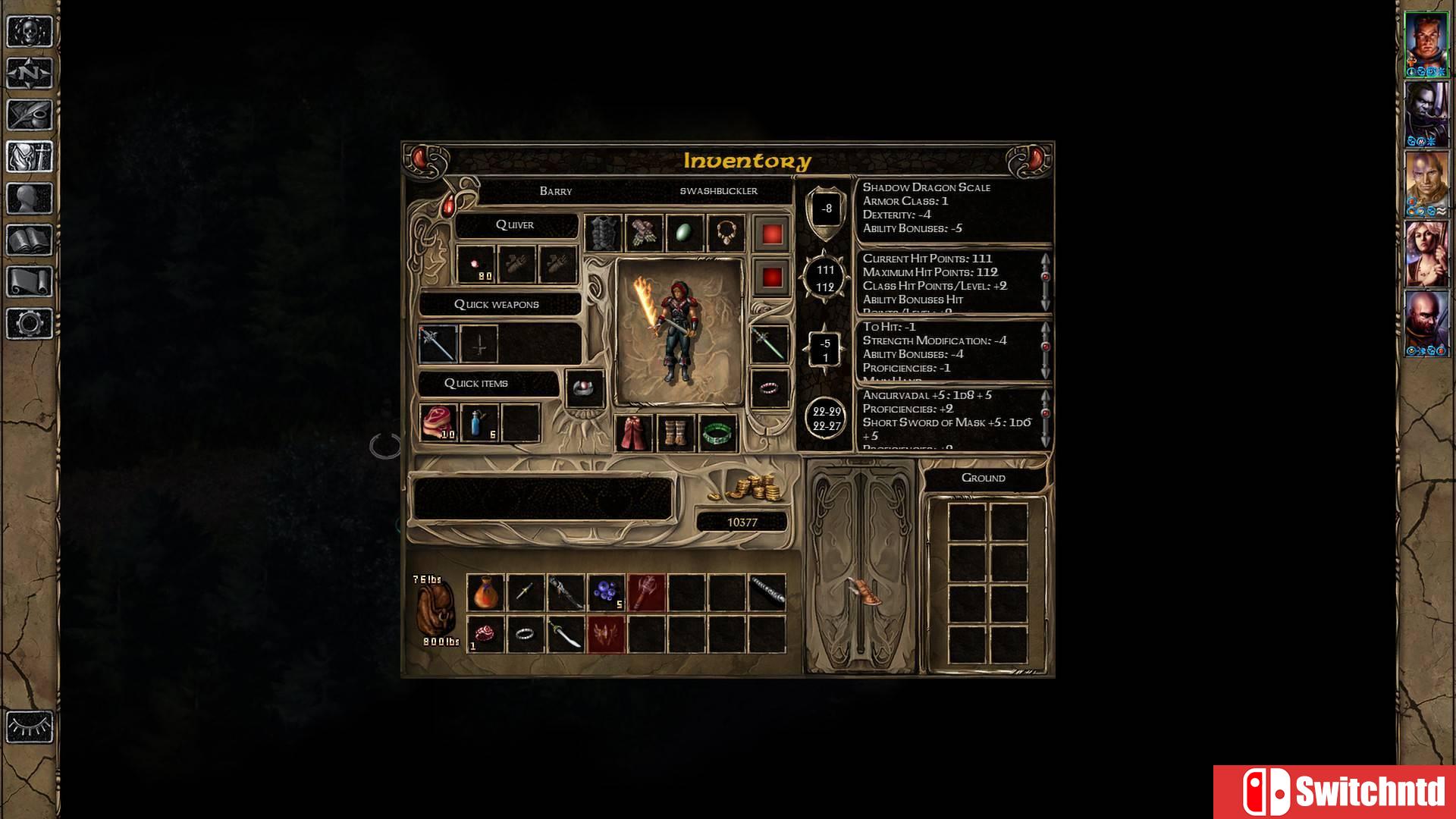Click the name Barry above the paper doll
1456x819 pixels.
[x=557, y=190]
